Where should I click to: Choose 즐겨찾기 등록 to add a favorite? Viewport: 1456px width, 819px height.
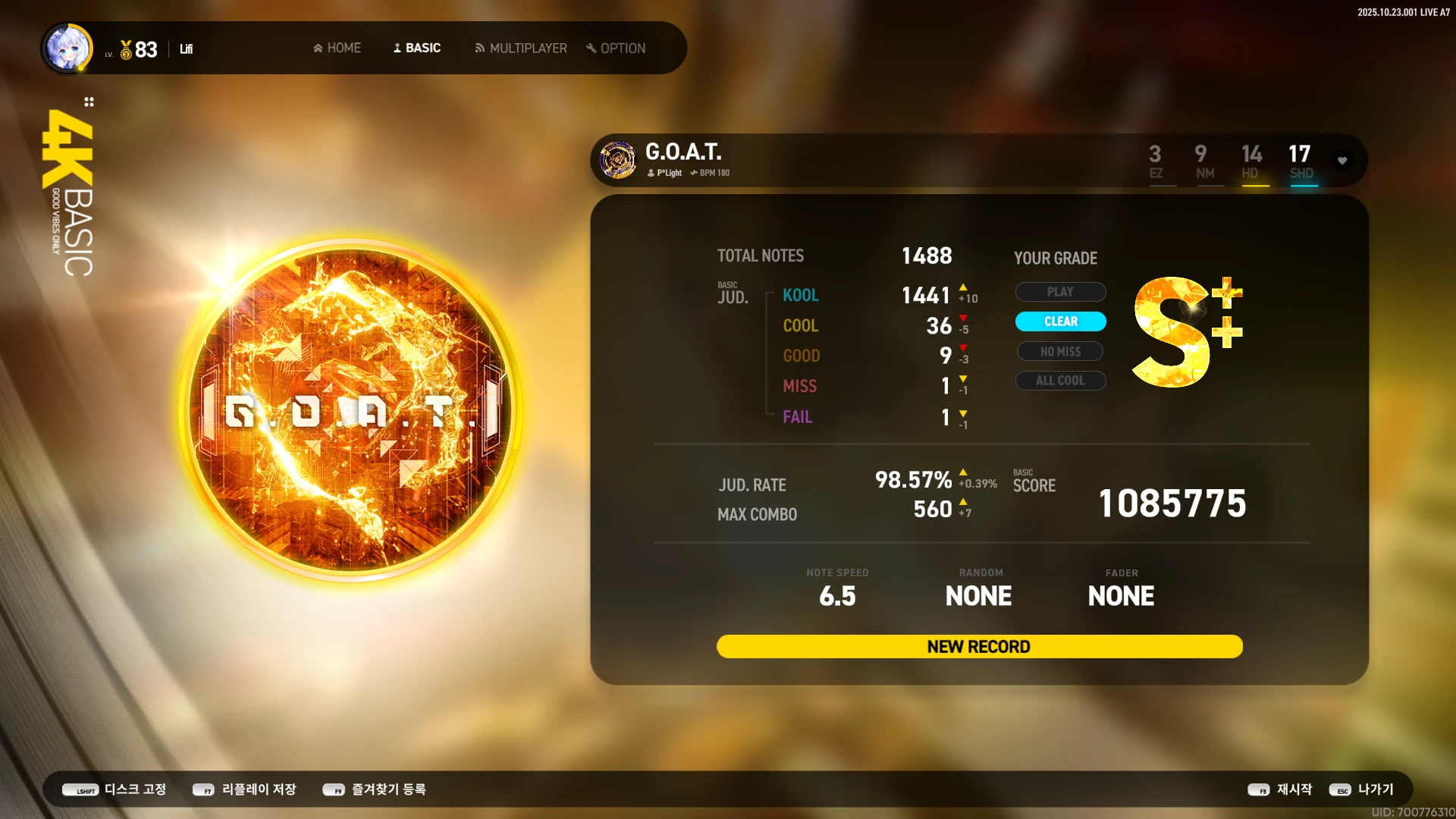[x=375, y=789]
